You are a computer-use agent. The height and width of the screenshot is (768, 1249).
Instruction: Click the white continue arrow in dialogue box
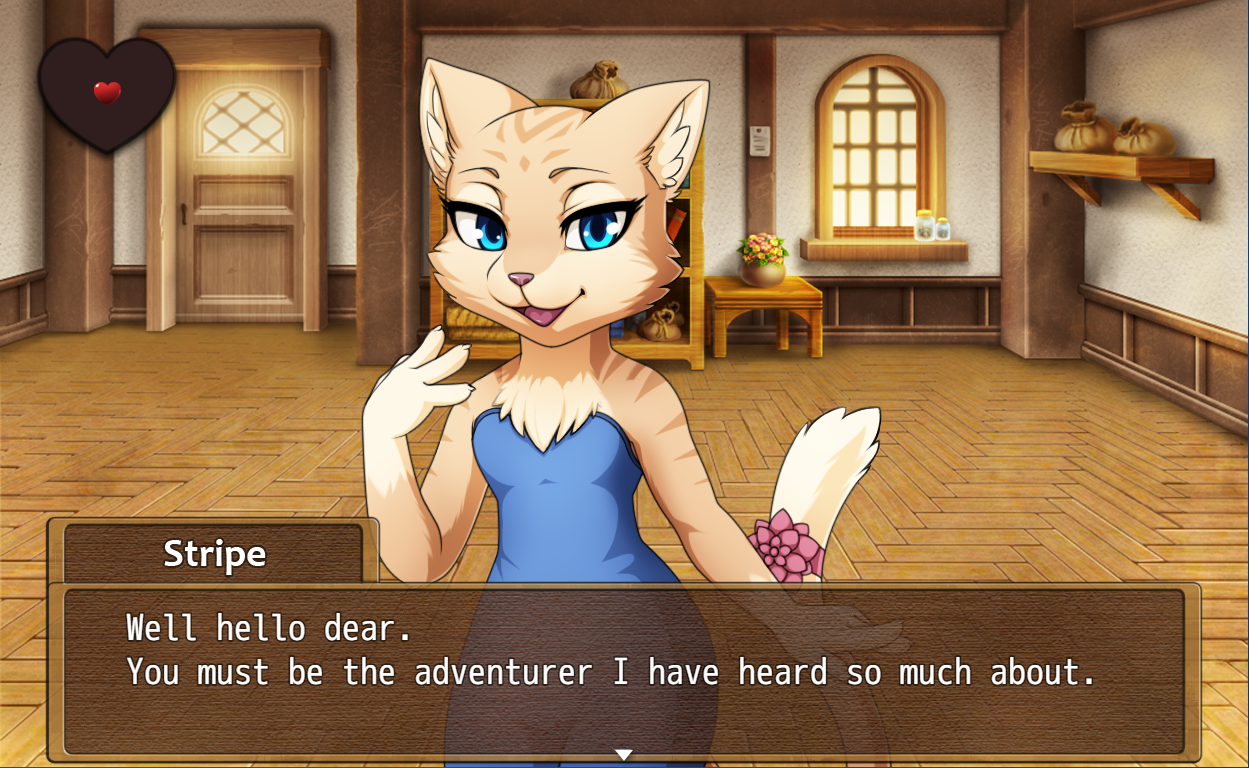pos(623,754)
